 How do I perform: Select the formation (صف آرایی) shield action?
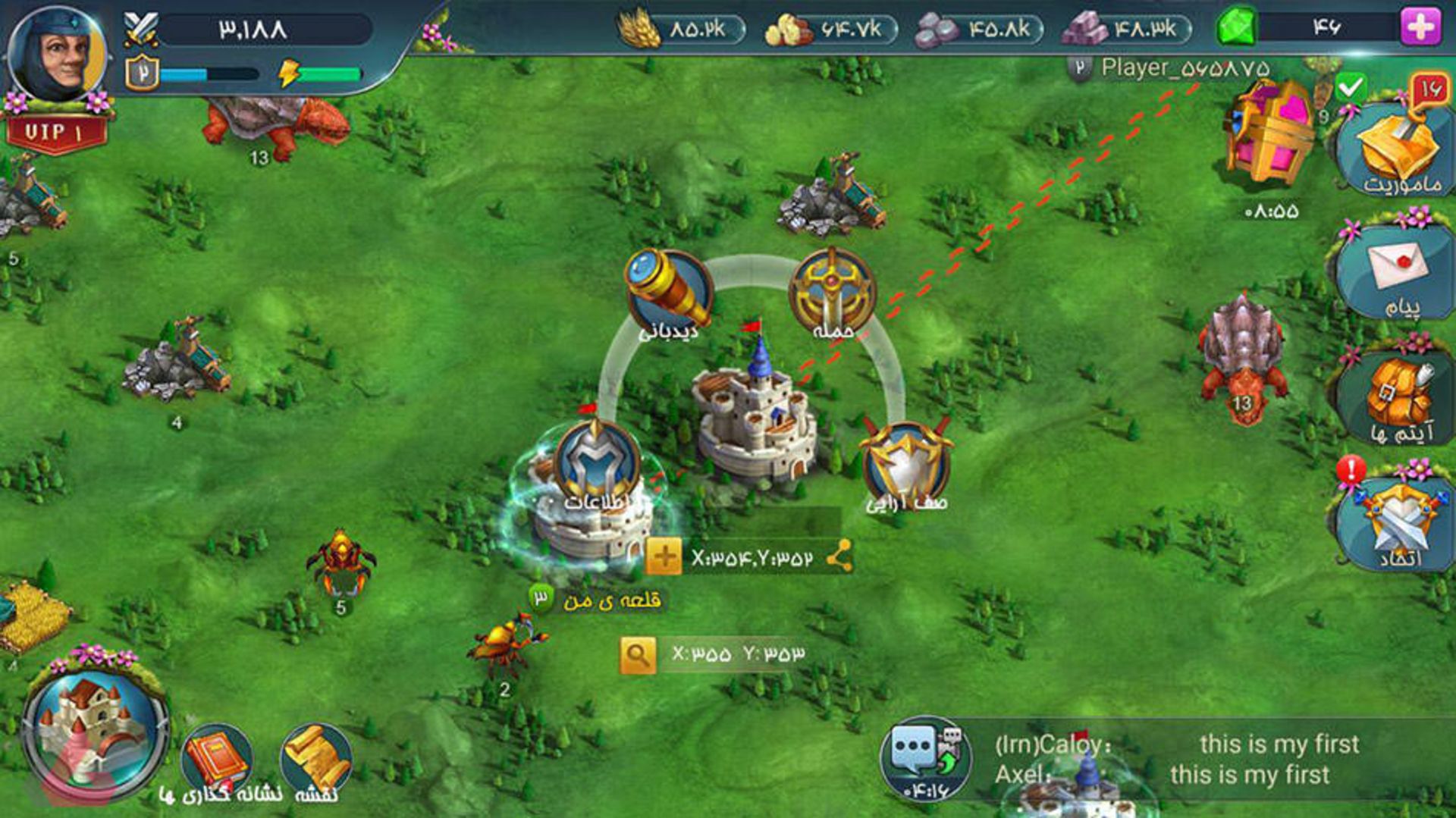click(x=906, y=465)
